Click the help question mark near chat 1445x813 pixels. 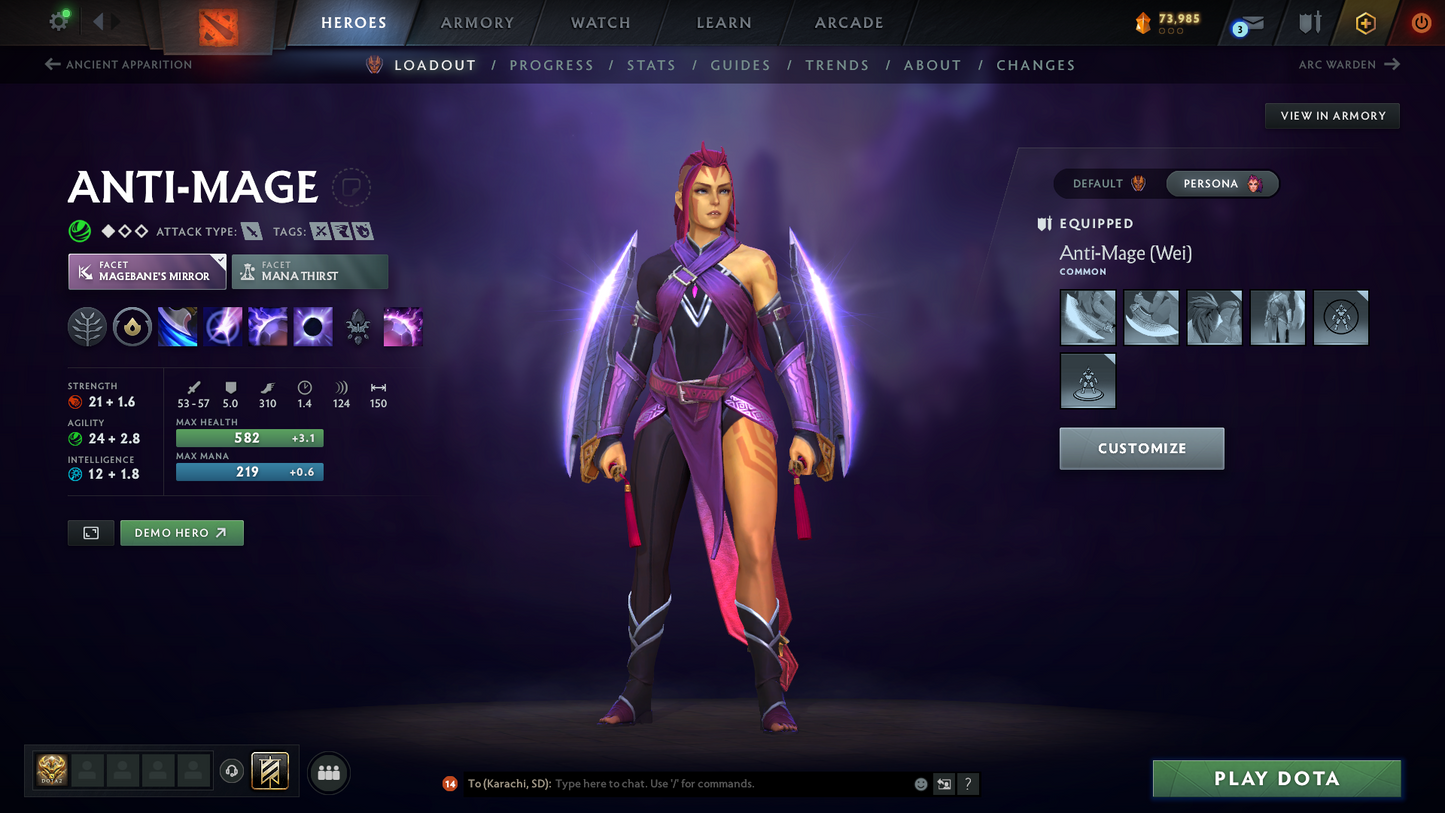(x=968, y=784)
